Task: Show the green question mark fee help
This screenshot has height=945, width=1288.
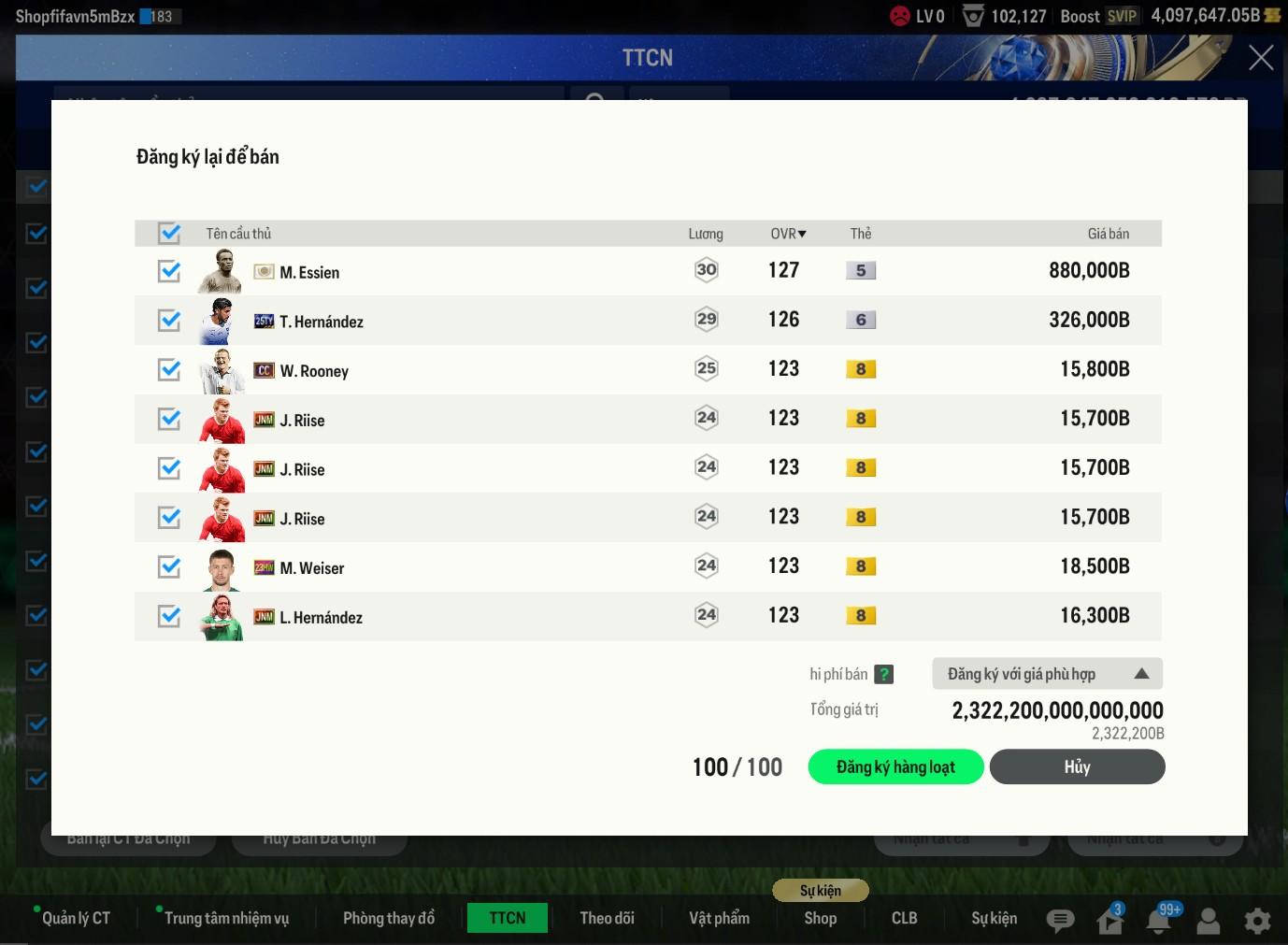Action: click(x=883, y=674)
